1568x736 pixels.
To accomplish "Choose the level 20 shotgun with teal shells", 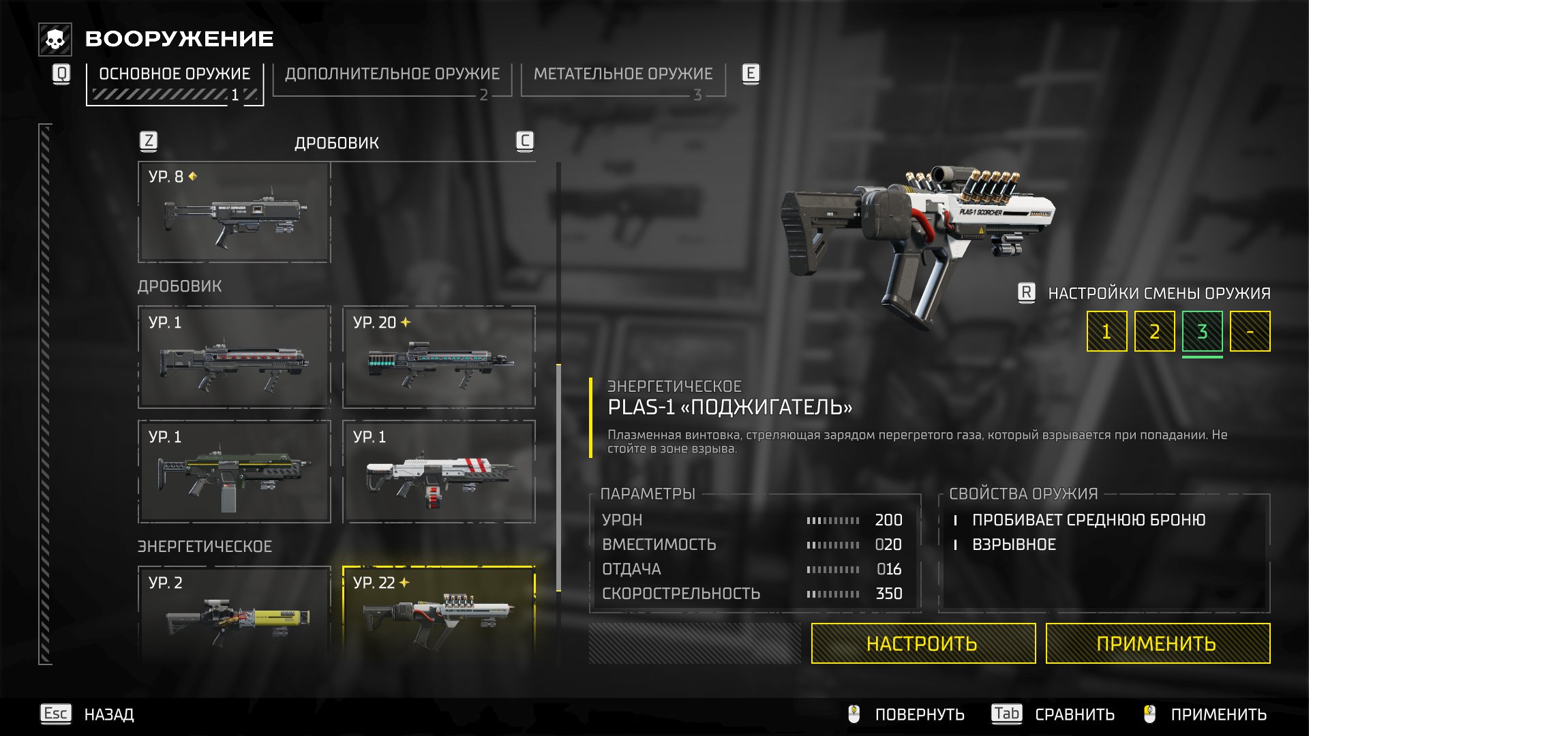I will pos(439,358).
